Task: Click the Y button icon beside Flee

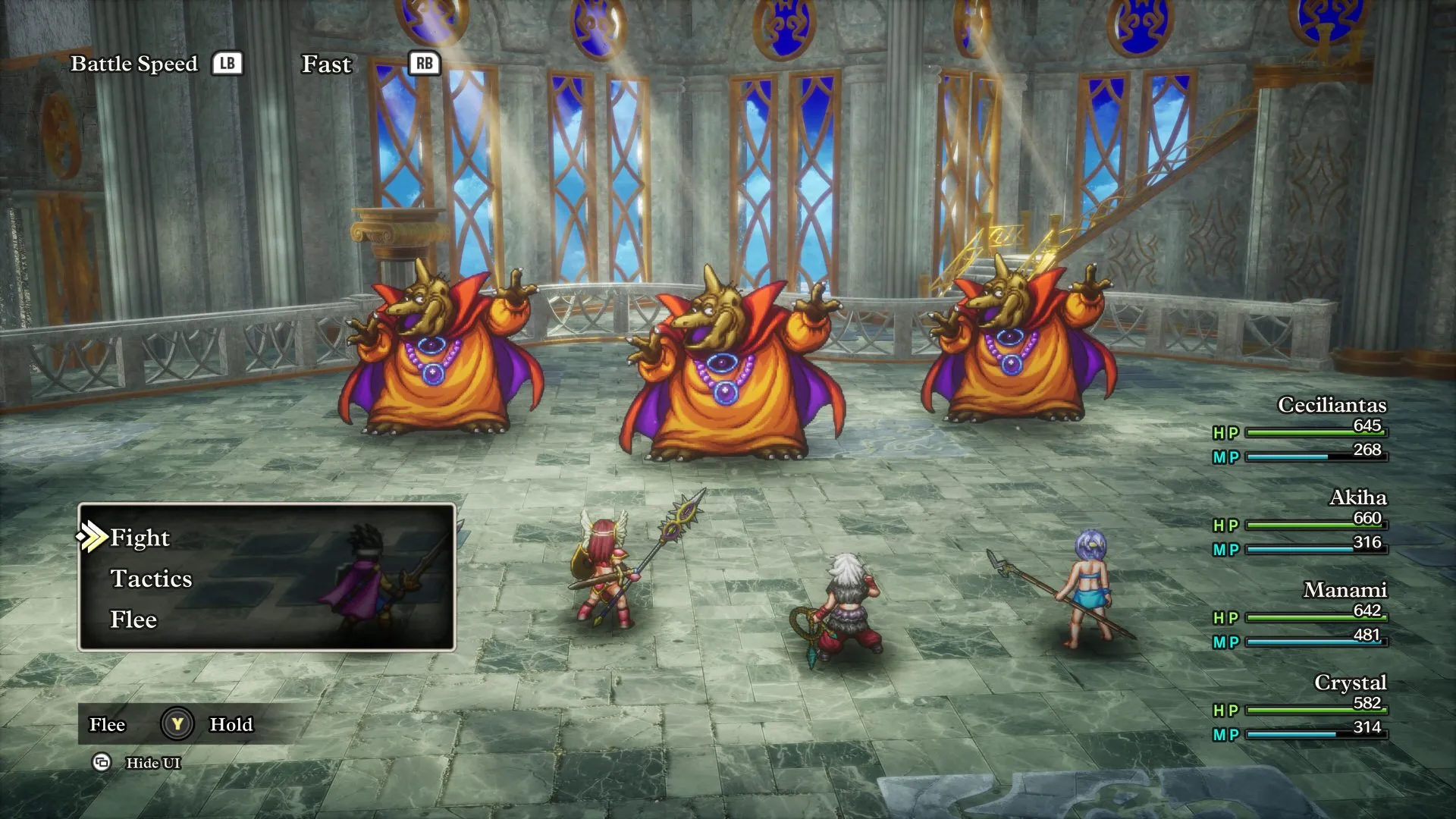Action: click(x=176, y=724)
